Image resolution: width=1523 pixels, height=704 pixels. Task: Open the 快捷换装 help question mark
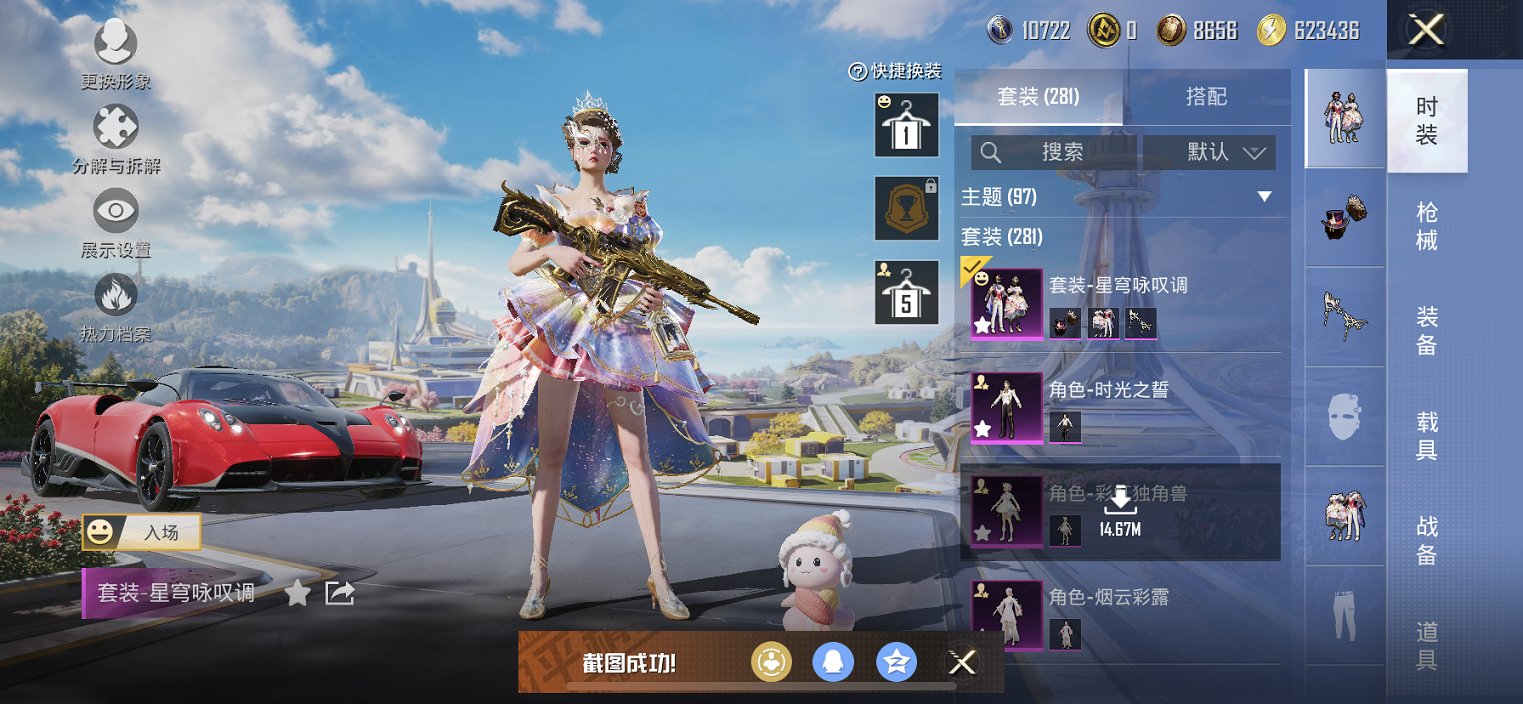(x=857, y=71)
